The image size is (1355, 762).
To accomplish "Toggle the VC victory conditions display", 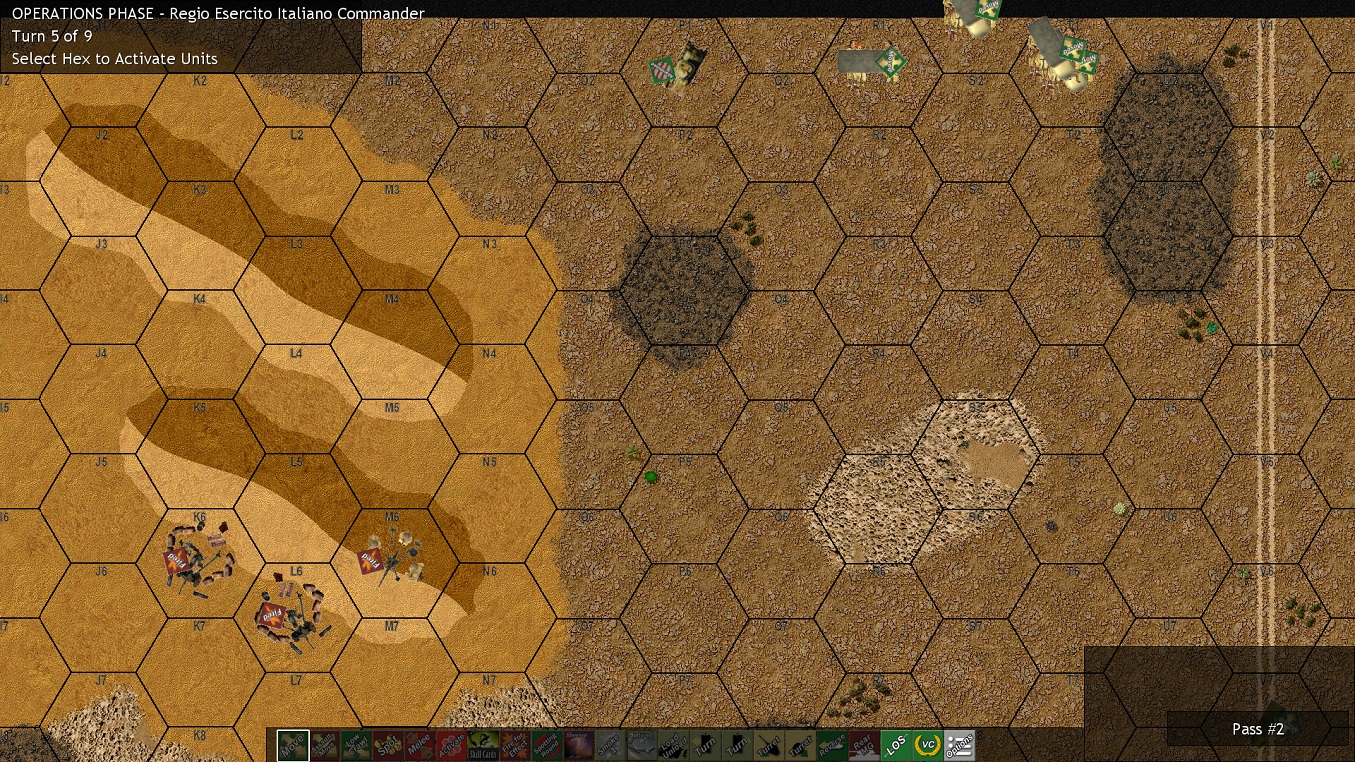I will point(928,745).
